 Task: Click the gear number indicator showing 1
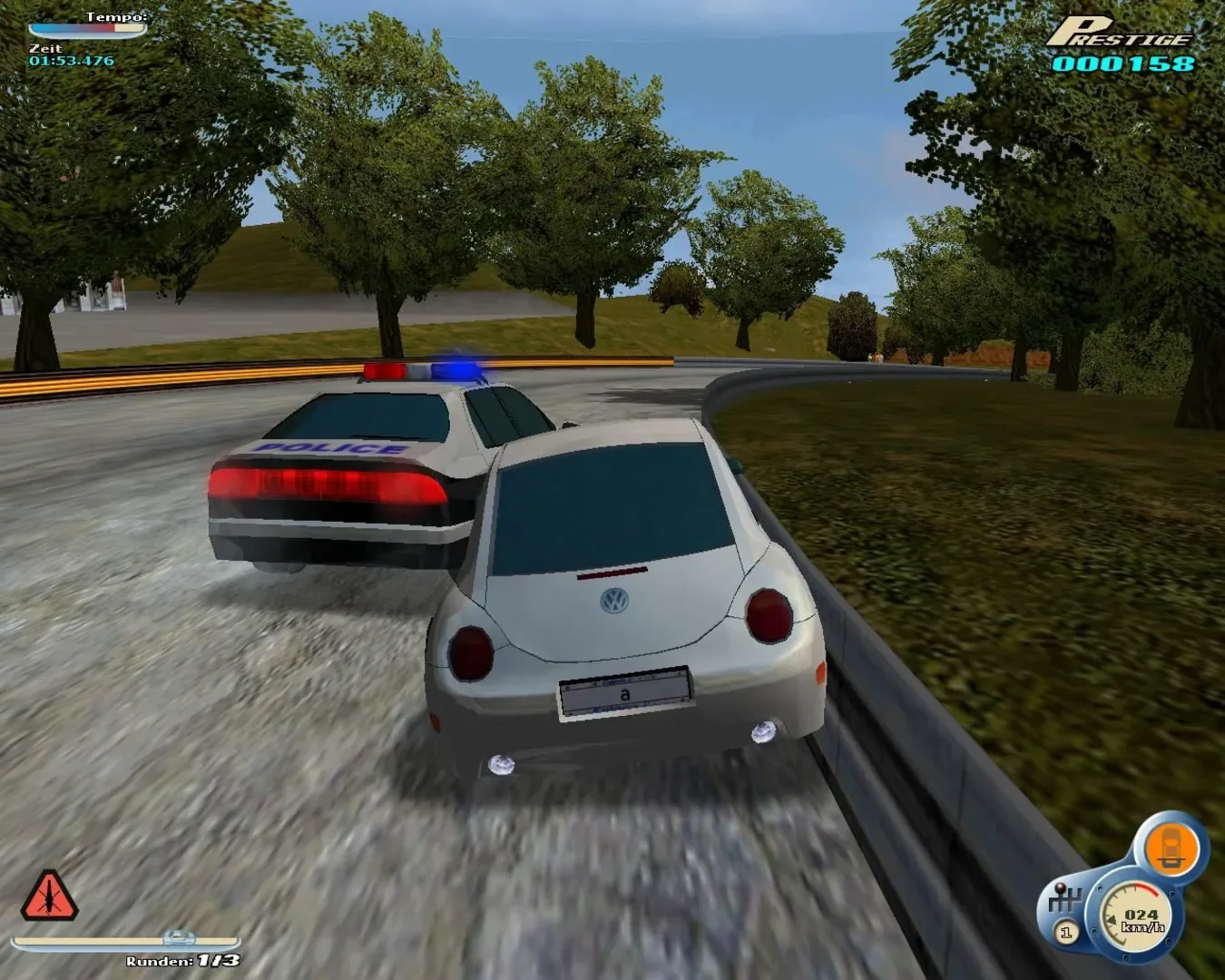pyautogui.click(x=1066, y=931)
